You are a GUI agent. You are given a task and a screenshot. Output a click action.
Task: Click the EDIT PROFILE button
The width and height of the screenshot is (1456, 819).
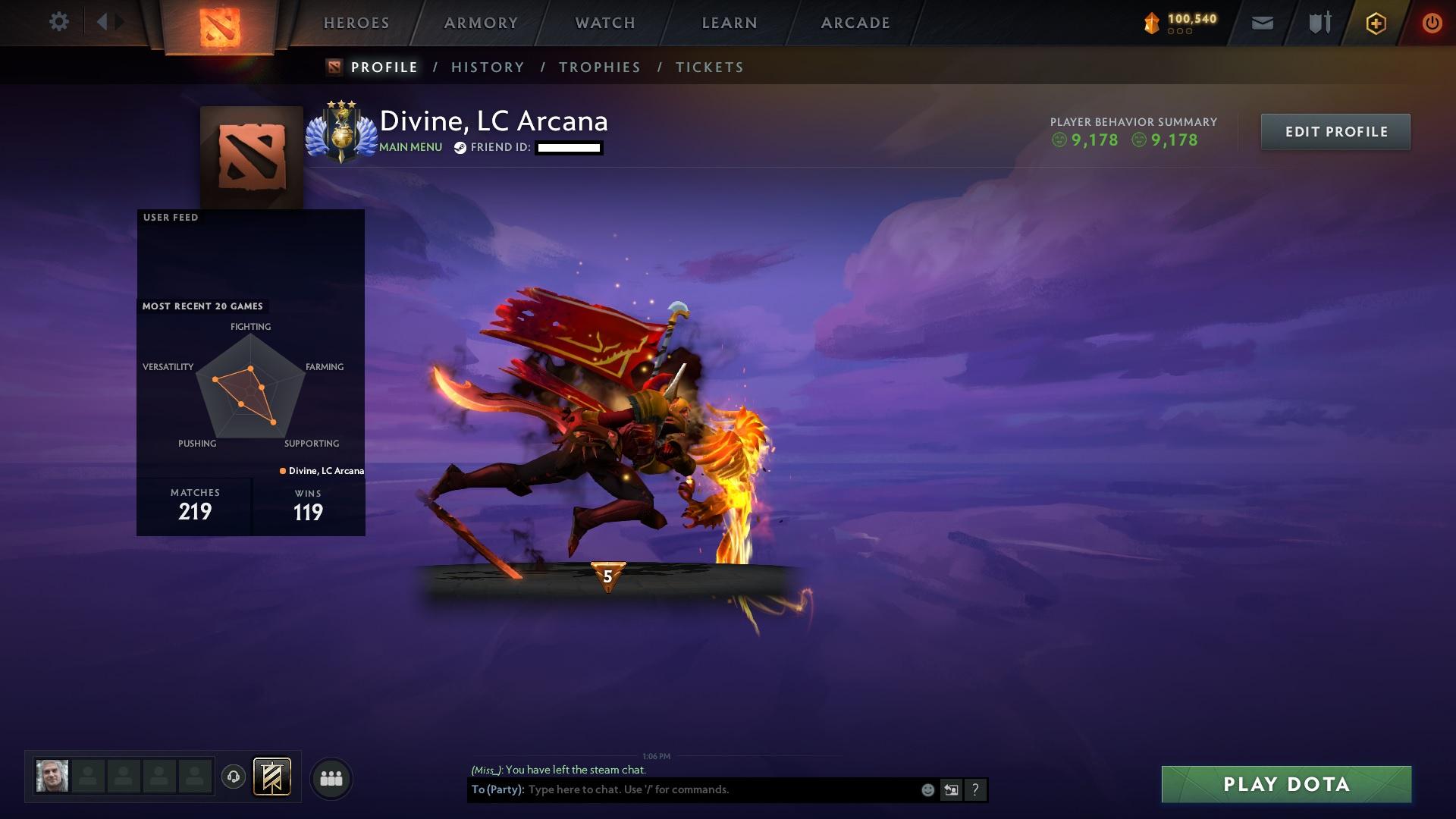(1335, 131)
